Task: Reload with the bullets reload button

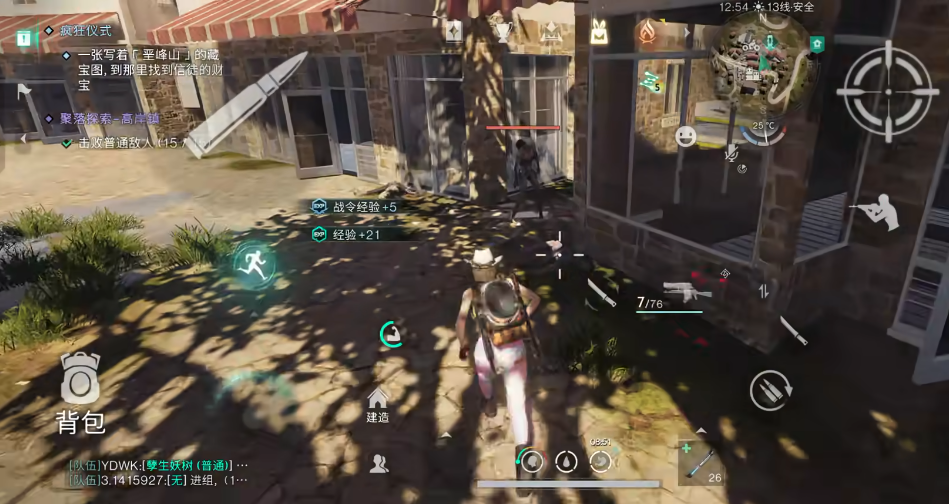Action: (x=771, y=389)
